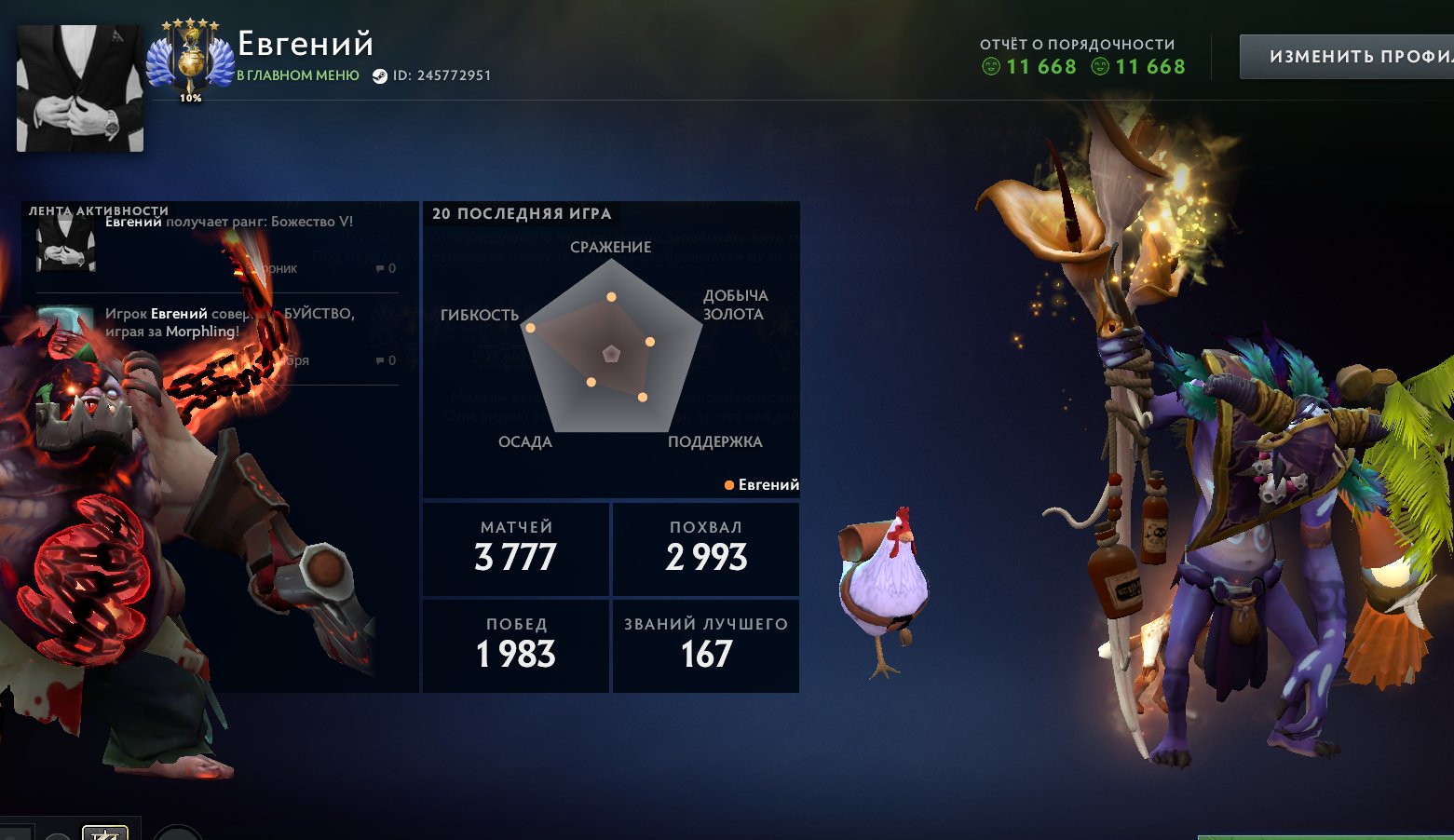Click the orange legend dot beside Евгений
This screenshot has width=1454, height=840.
click(x=728, y=484)
